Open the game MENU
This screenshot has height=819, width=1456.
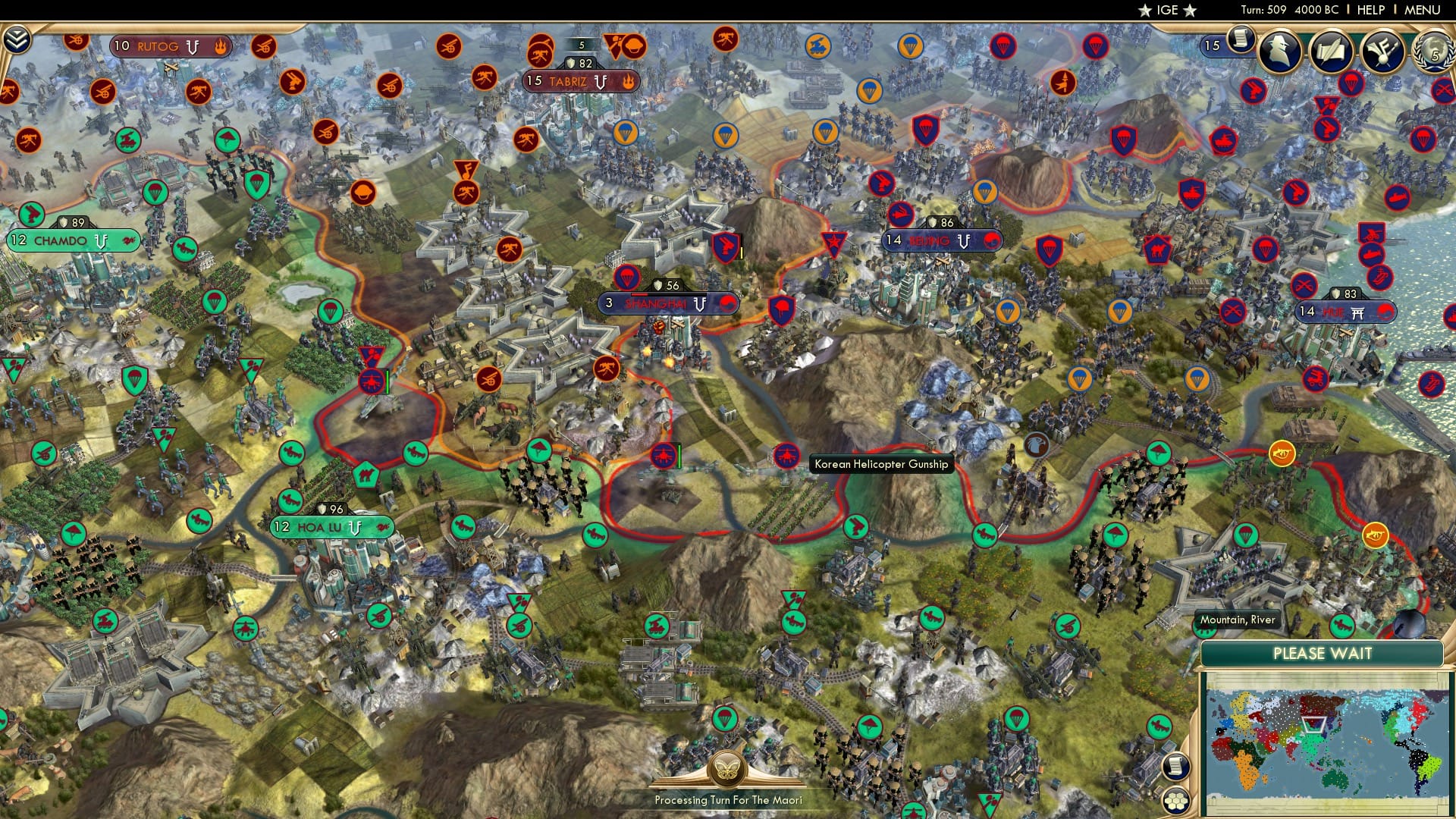point(1424,10)
